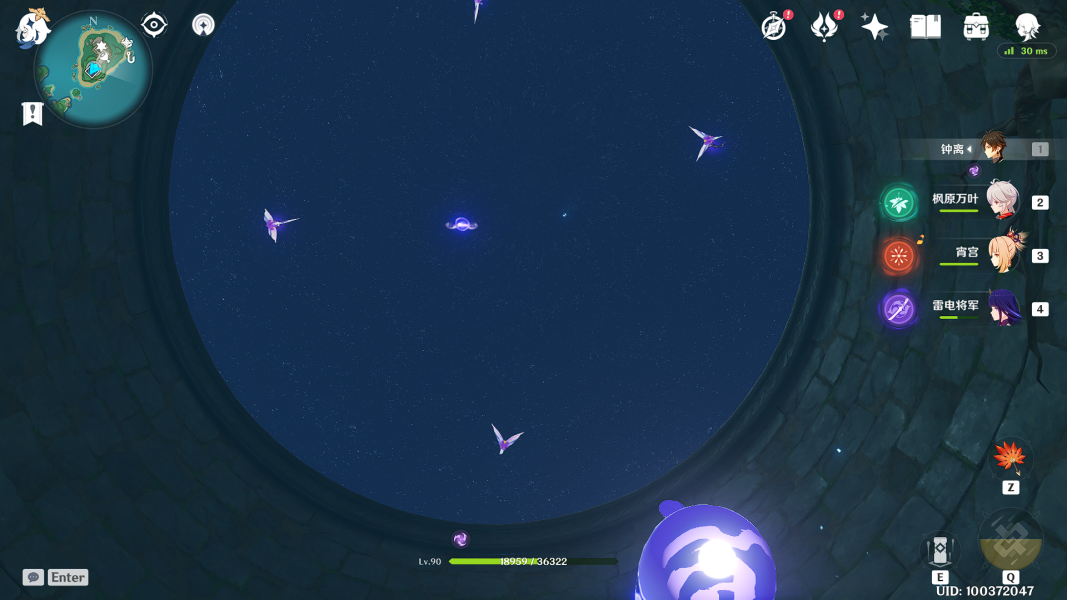Open the compass events icon

click(x=774, y=27)
